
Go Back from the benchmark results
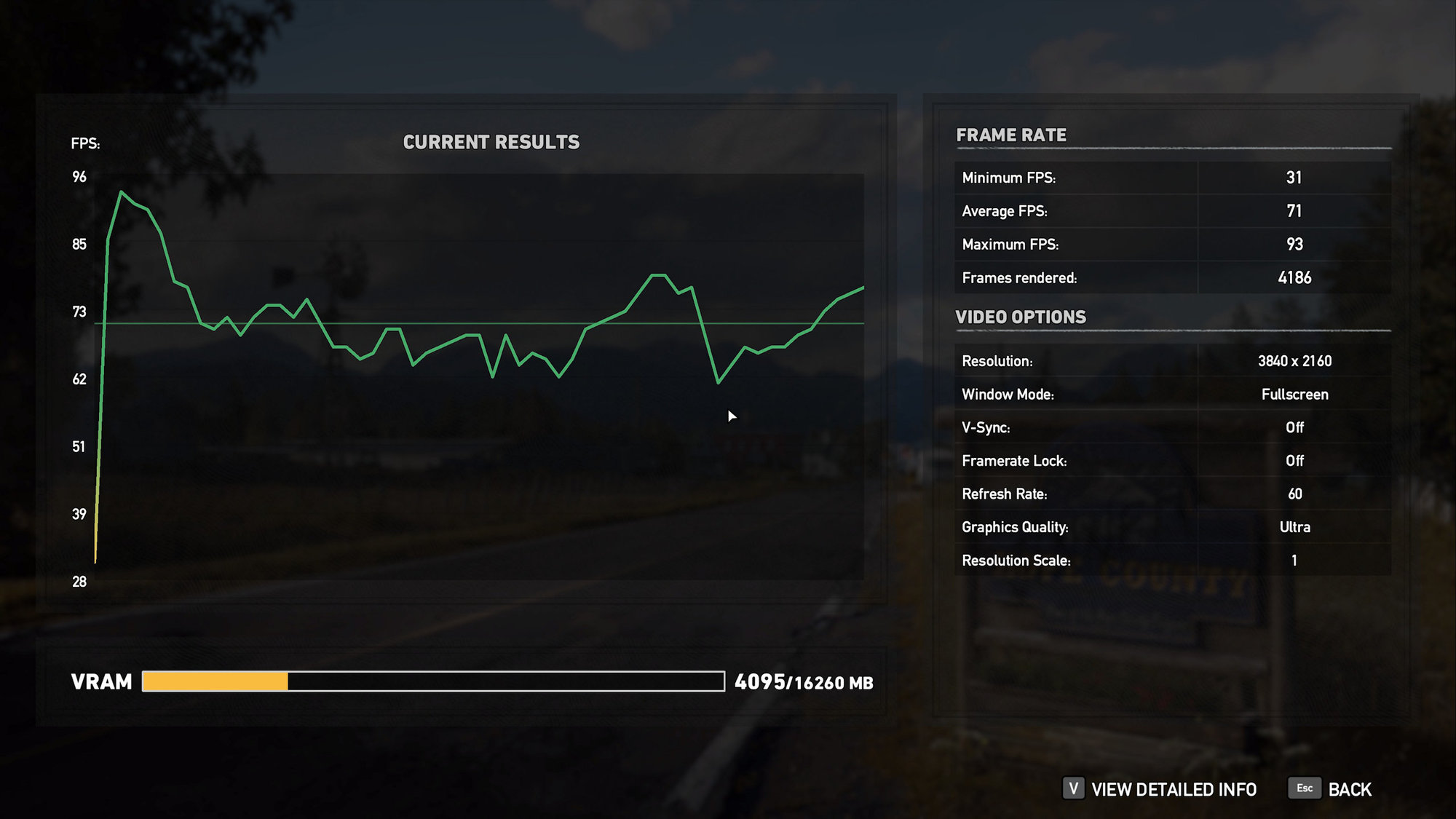[x=1348, y=789]
